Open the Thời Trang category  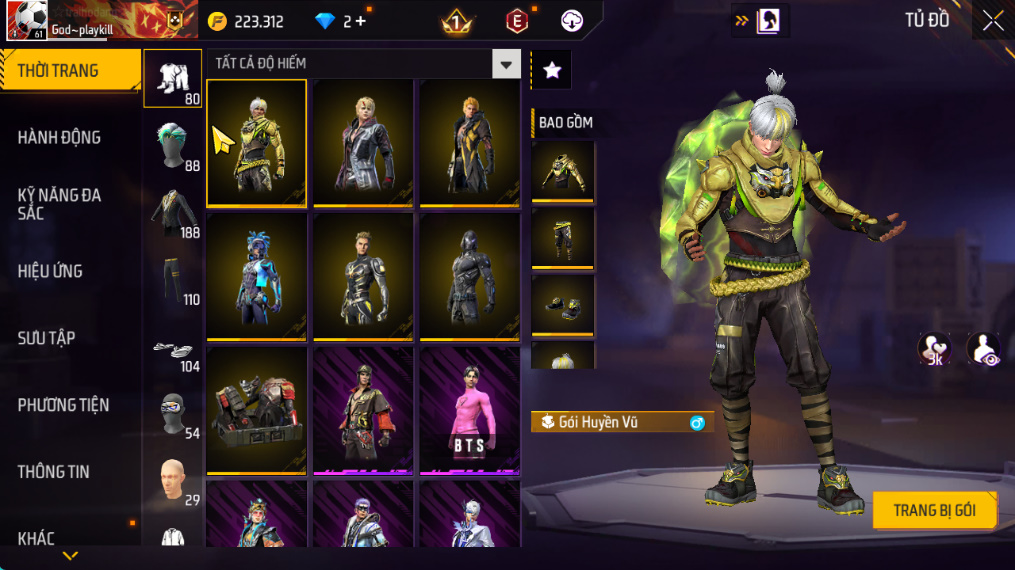(x=69, y=71)
